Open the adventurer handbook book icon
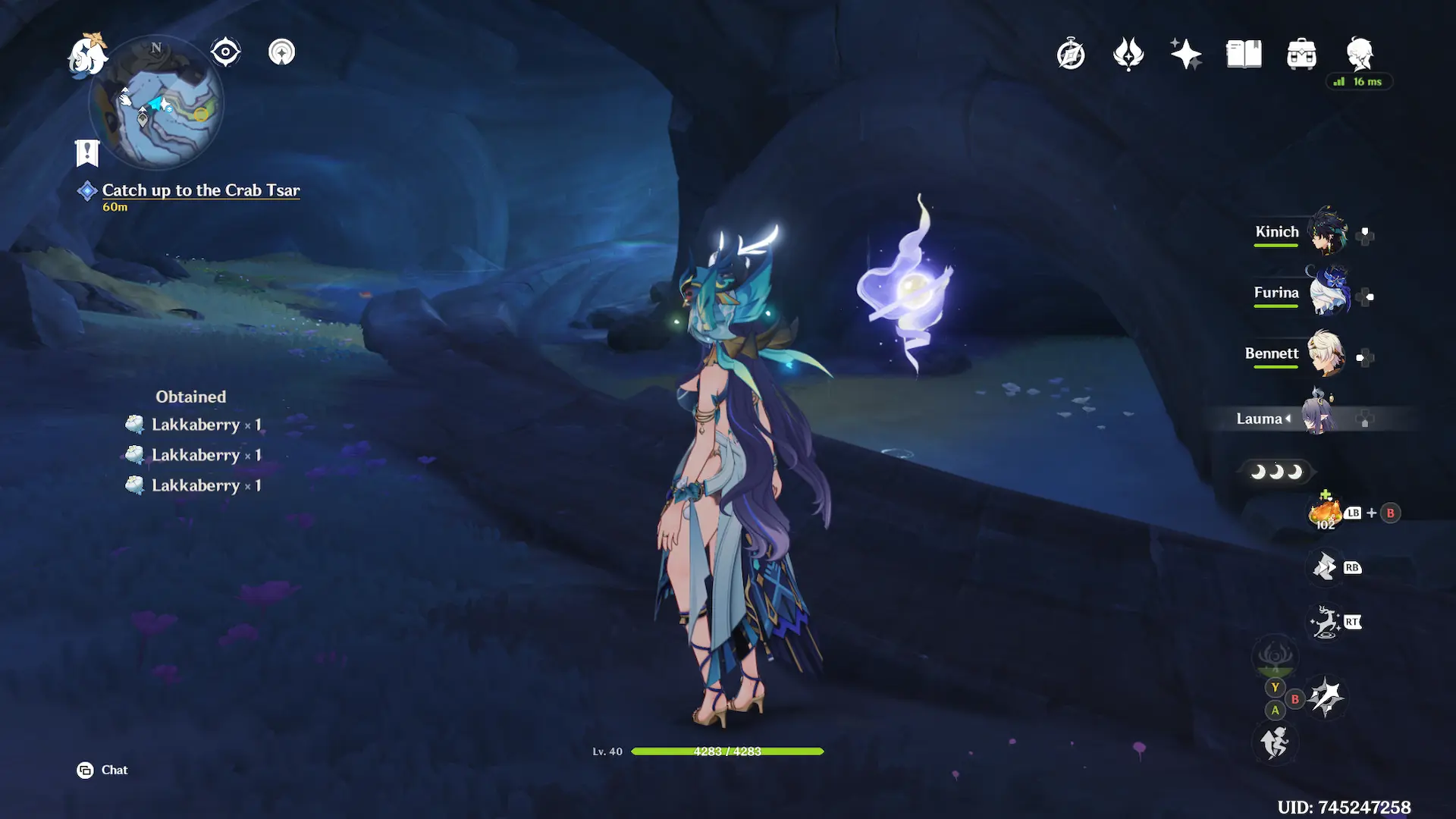The width and height of the screenshot is (1456, 819). (x=1244, y=54)
